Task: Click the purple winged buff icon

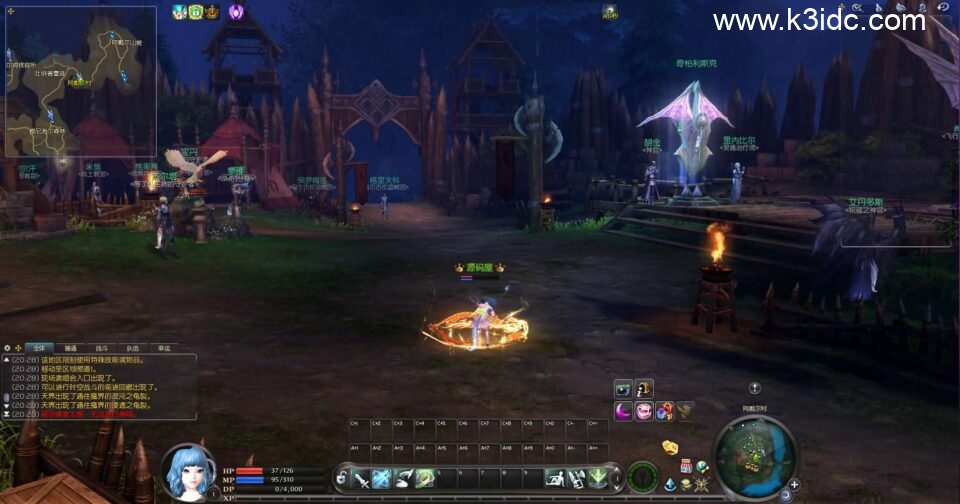Action: click(x=237, y=12)
